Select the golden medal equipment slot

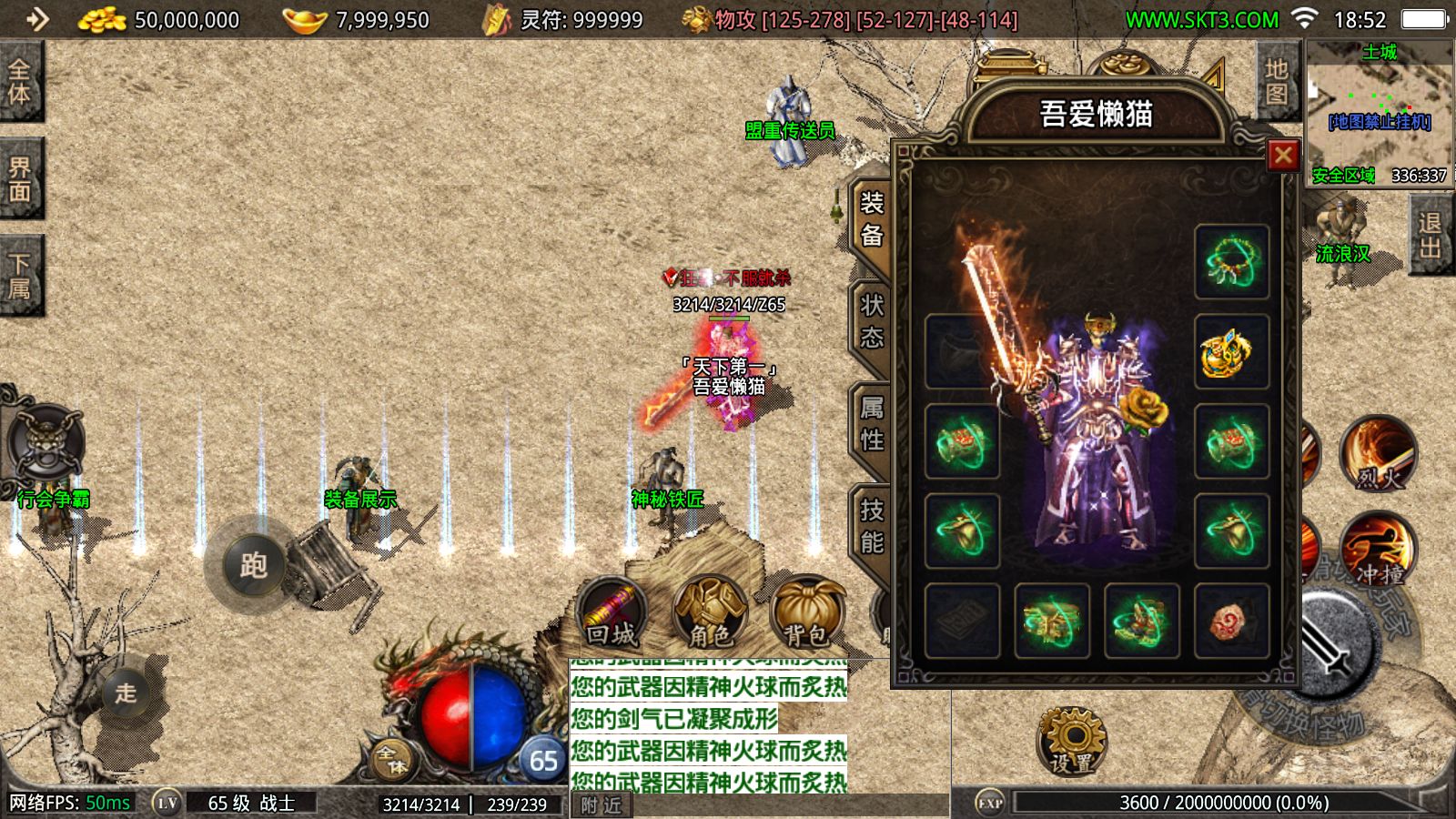click(x=1231, y=352)
